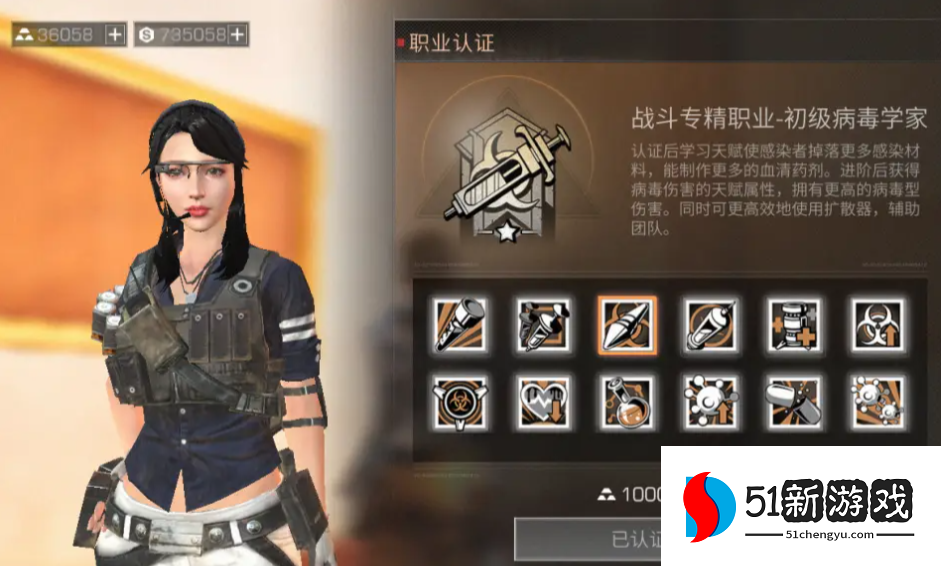The width and height of the screenshot is (941, 566).
Task: Add more gold bars with the plus button
Action: click(x=115, y=35)
